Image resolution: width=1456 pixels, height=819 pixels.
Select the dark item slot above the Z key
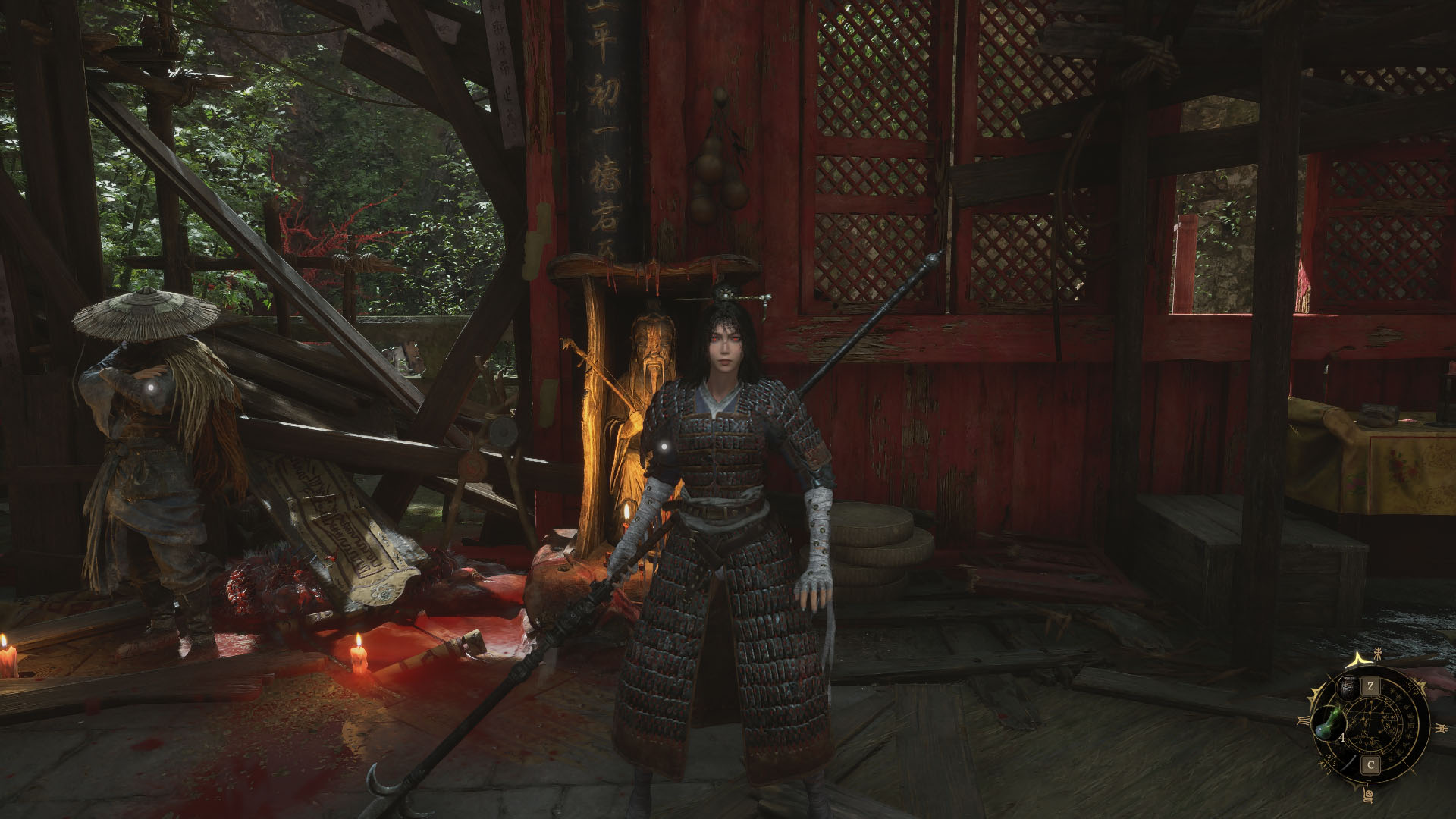click(x=1348, y=687)
